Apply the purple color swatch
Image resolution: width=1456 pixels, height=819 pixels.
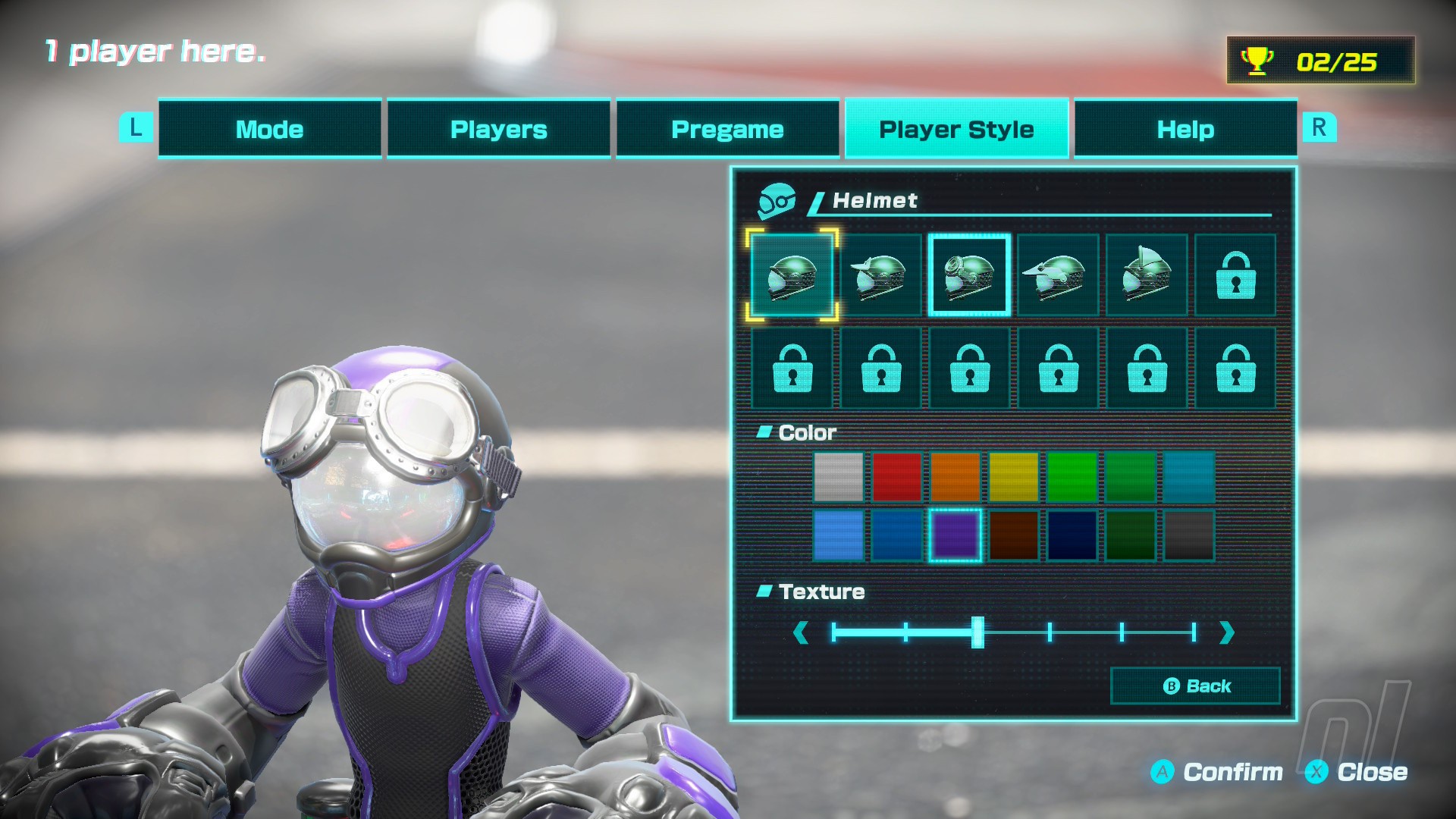point(955,535)
